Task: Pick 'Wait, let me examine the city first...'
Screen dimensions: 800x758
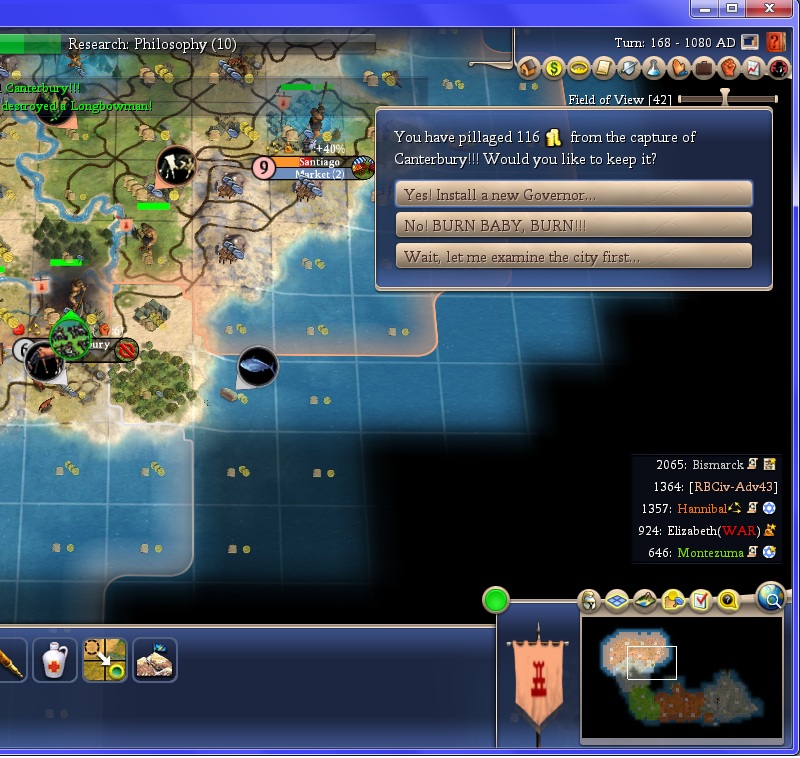Action: pos(573,256)
